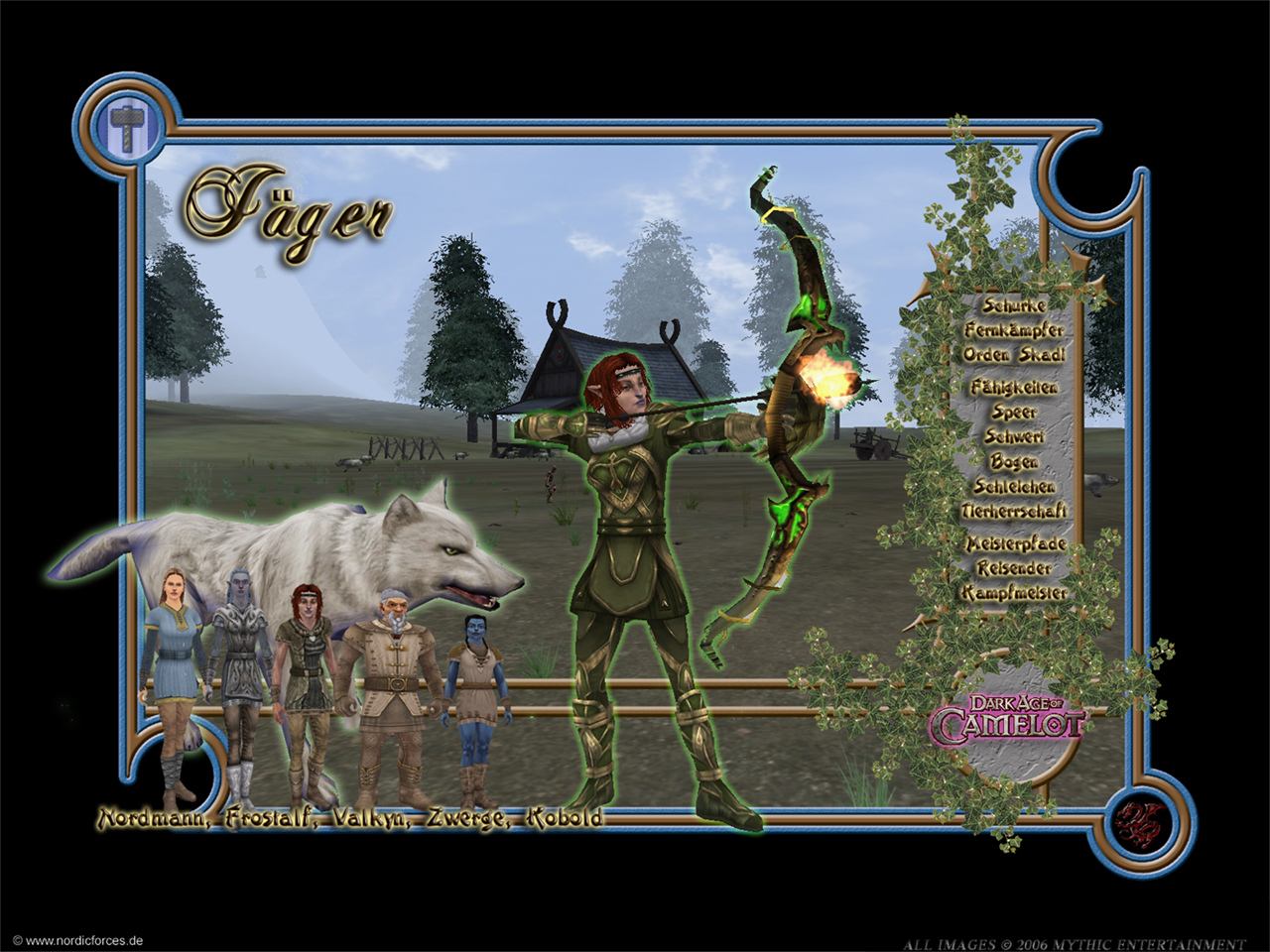Open the Schleichen skill entry
The width and height of the screenshot is (1270, 952).
coord(1014,486)
